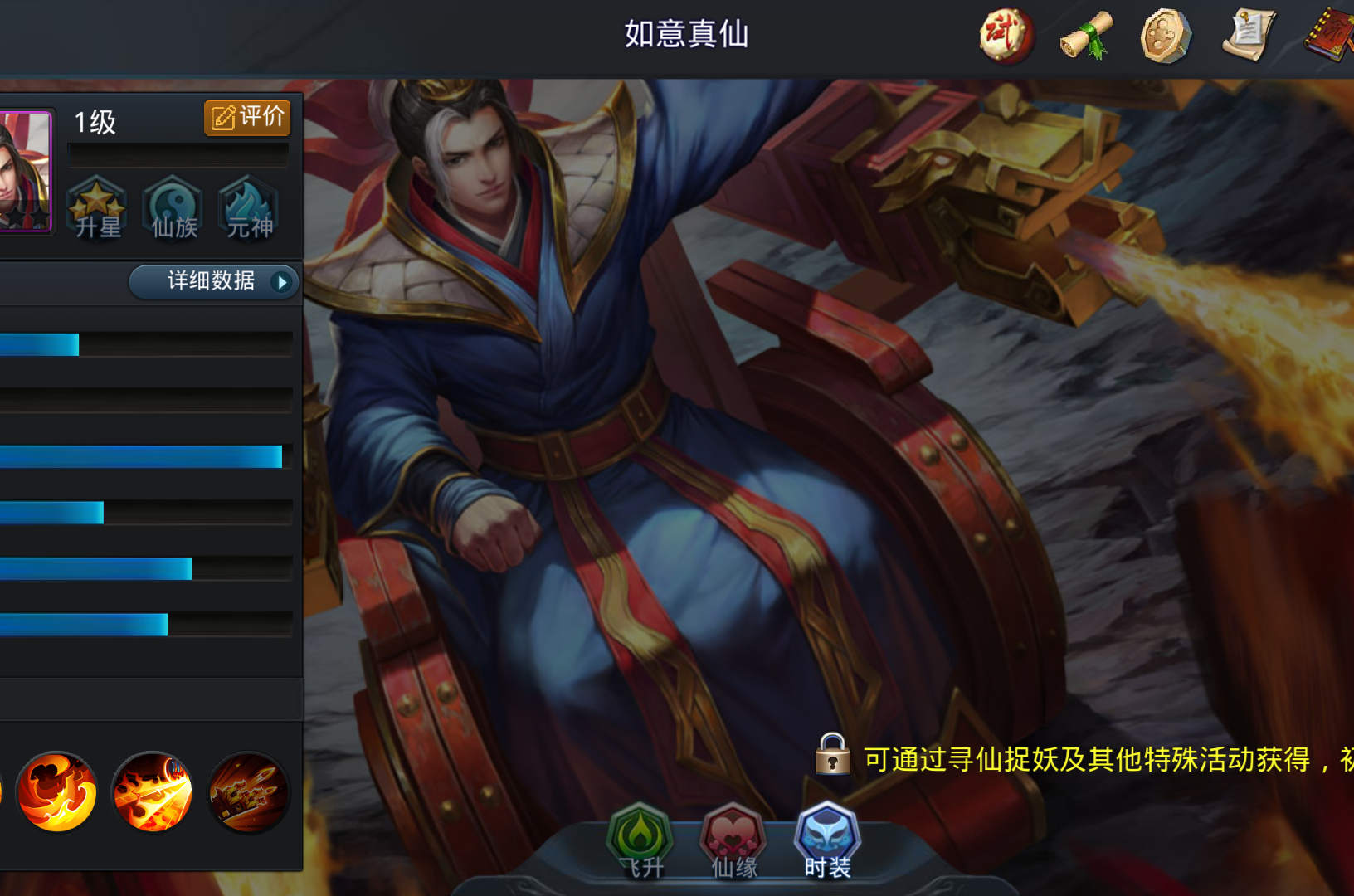Viewport: 1354px width, 896px height.
Task: Open the 元神 blue flame icon
Action: (246, 207)
